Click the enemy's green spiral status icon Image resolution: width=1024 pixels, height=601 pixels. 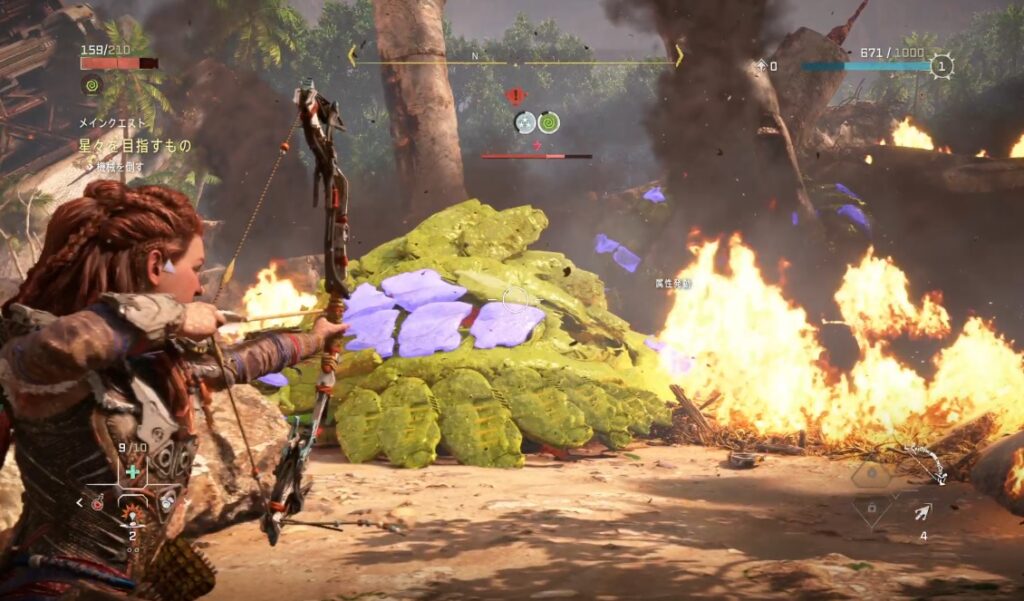pyautogui.click(x=548, y=123)
